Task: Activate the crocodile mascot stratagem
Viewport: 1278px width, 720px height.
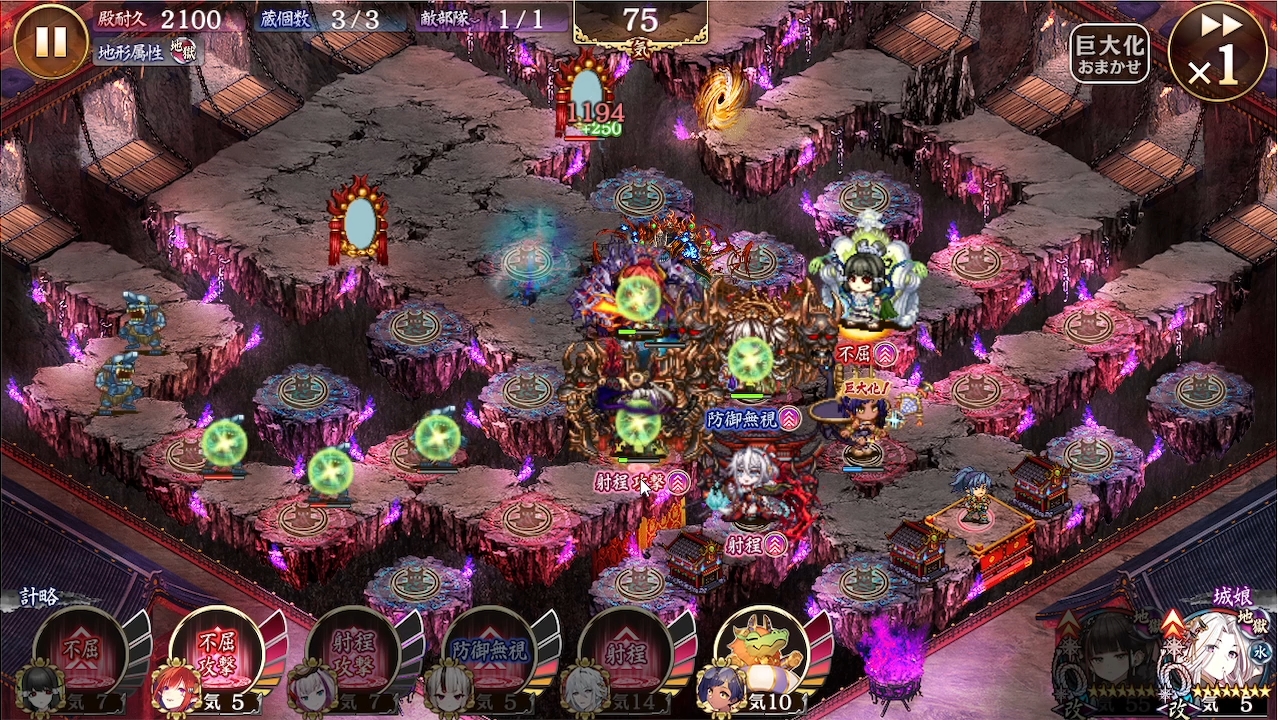Action: (x=762, y=652)
